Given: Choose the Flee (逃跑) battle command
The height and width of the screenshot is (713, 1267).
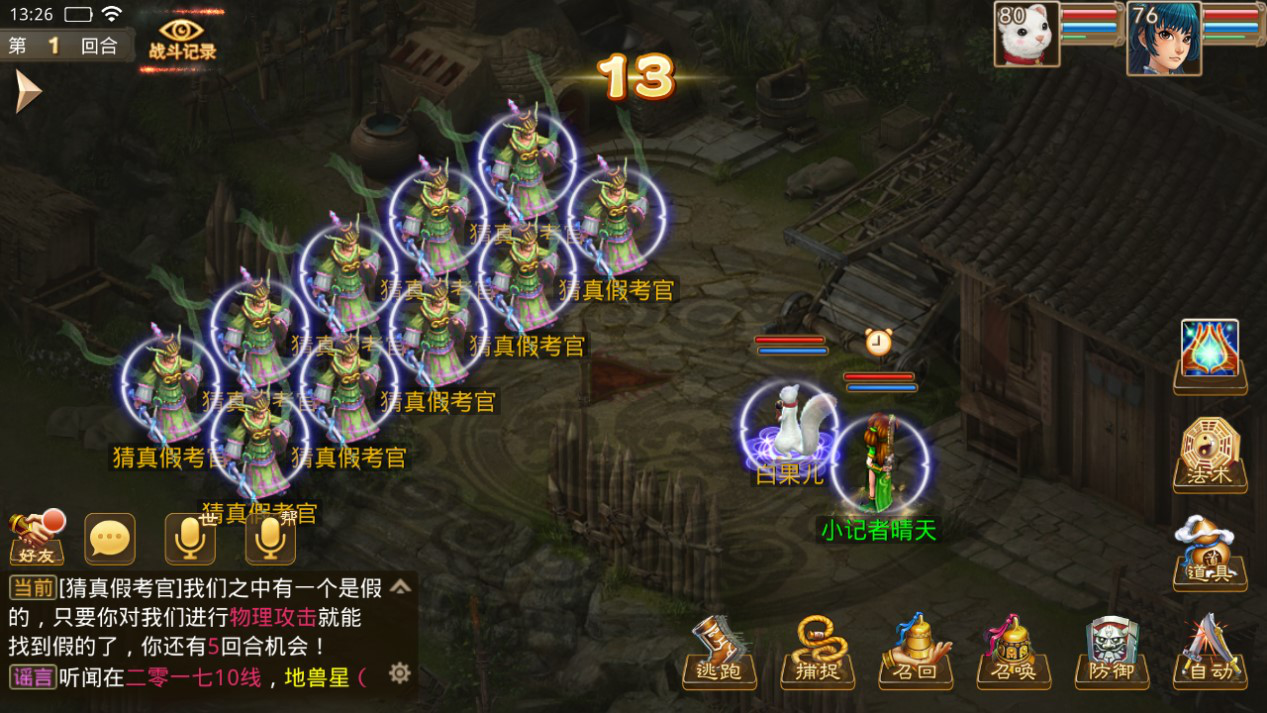Looking at the screenshot, I should tap(719, 654).
